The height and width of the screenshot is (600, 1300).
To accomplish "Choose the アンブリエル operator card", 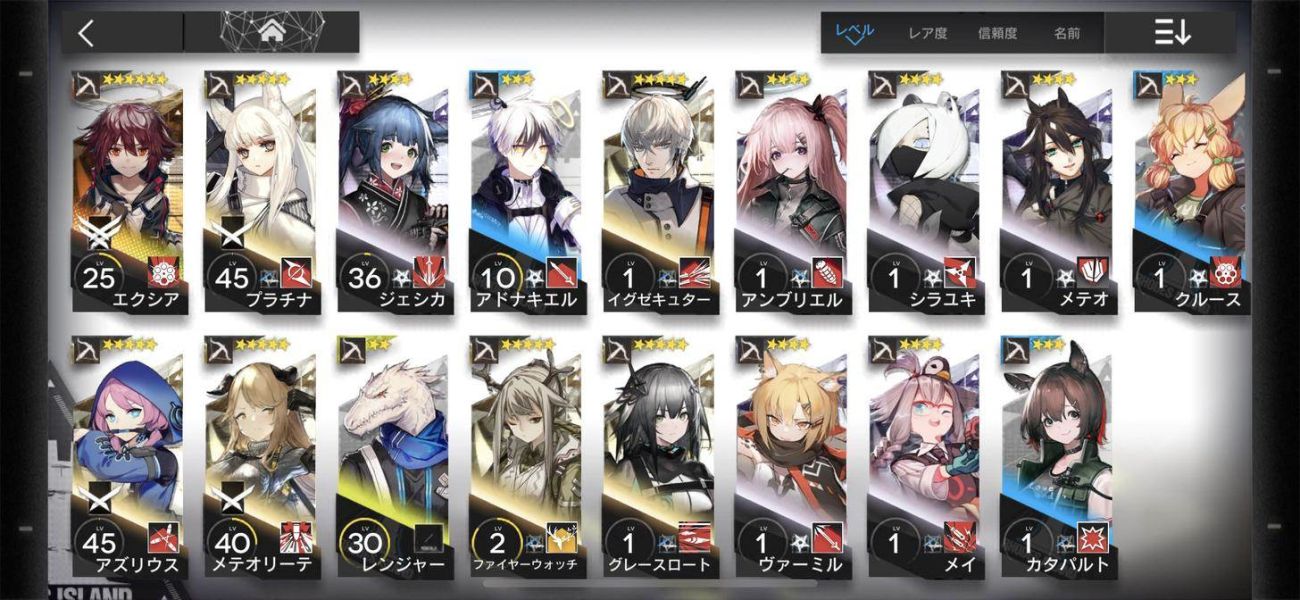I will [790, 190].
